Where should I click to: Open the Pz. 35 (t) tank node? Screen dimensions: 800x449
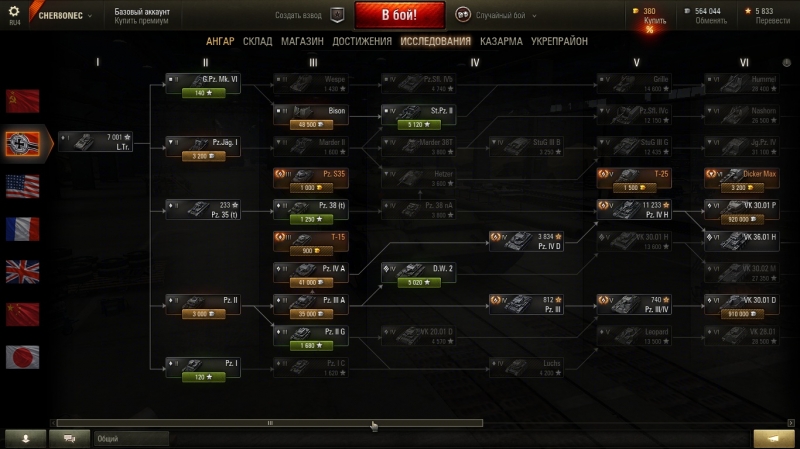click(x=203, y=209)
